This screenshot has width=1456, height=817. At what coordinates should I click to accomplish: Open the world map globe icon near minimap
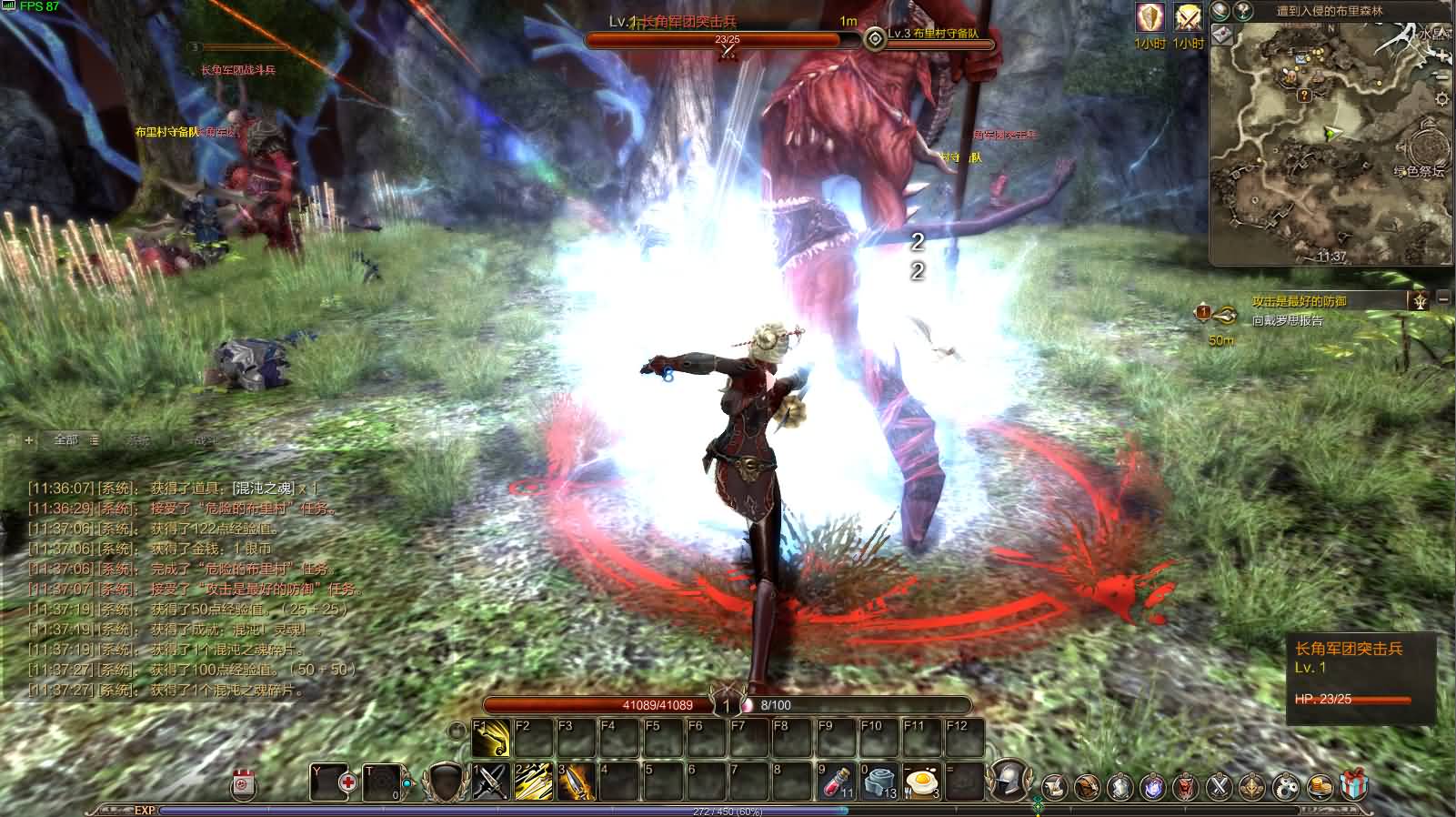1220,13
